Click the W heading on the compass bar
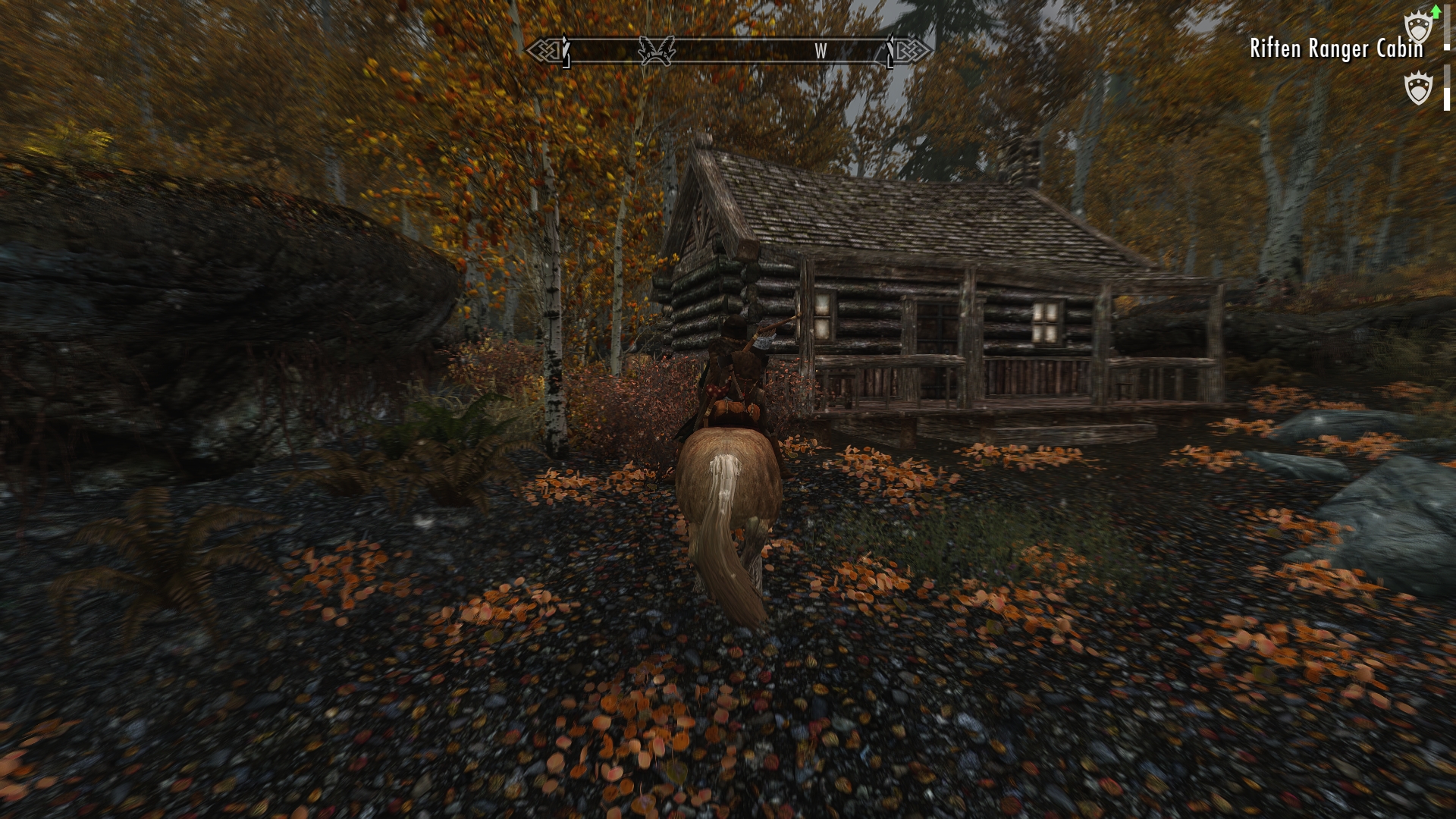The width and height of the screenshot is (1456, 819). coord(821,51)
